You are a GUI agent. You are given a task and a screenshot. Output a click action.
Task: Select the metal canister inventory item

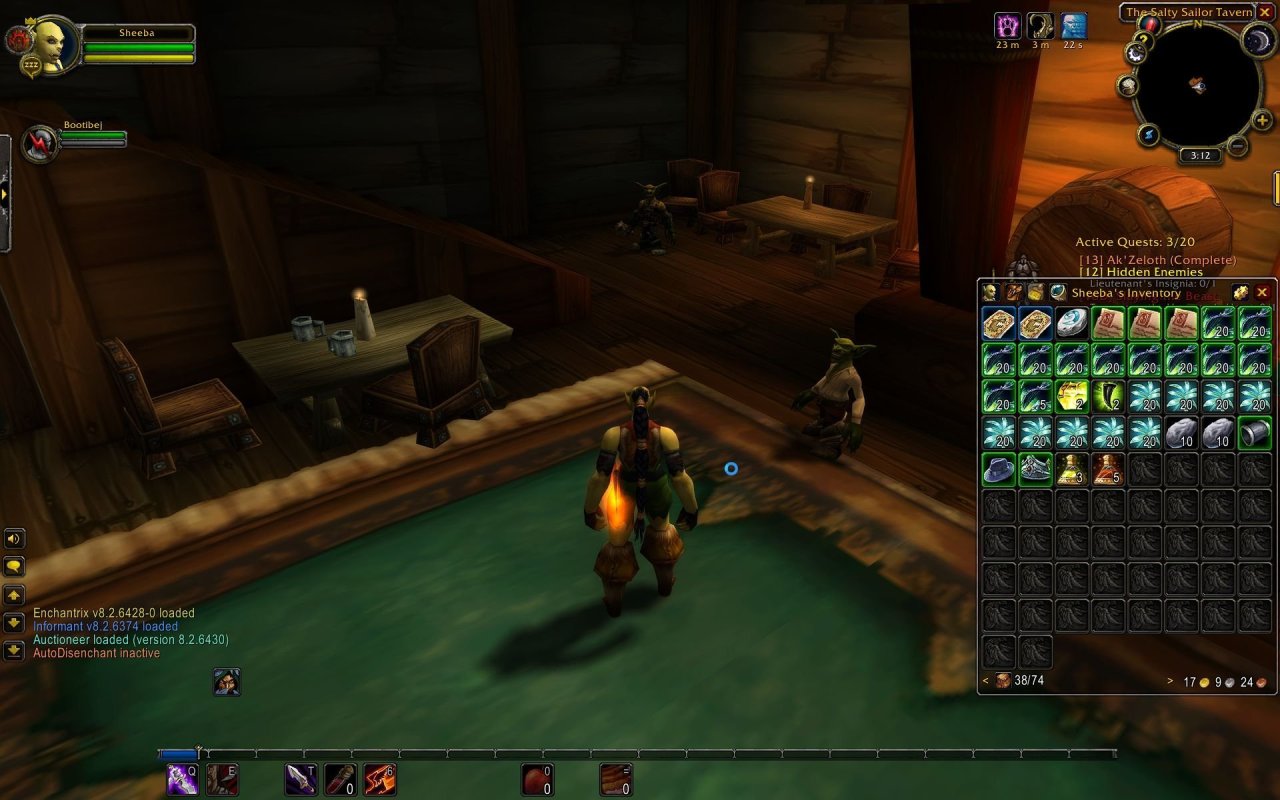click(x=1255, y=432)
